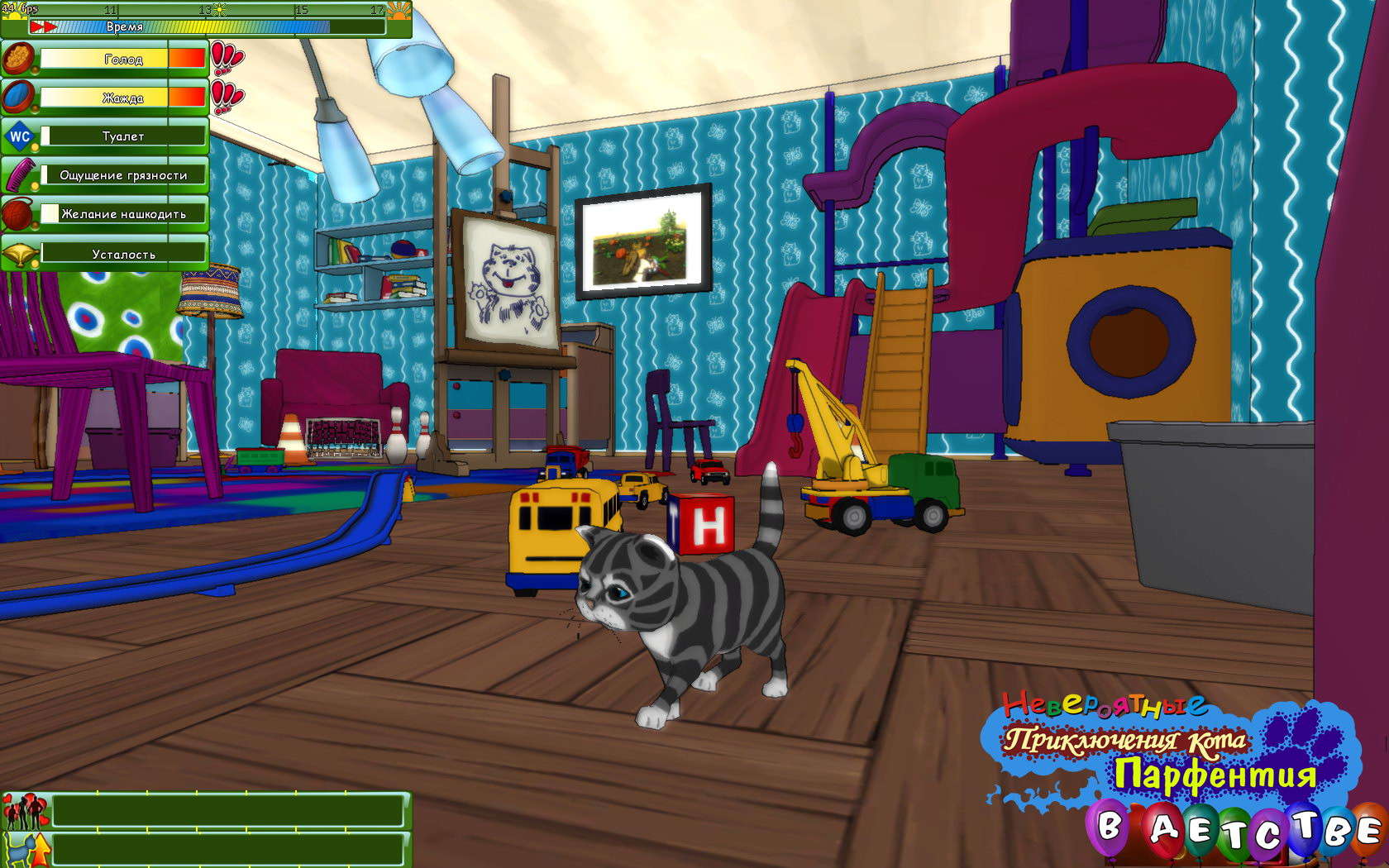Collapse the Желание нашкодить panel
The image size is (1389, 868).
tap(124, 213)
